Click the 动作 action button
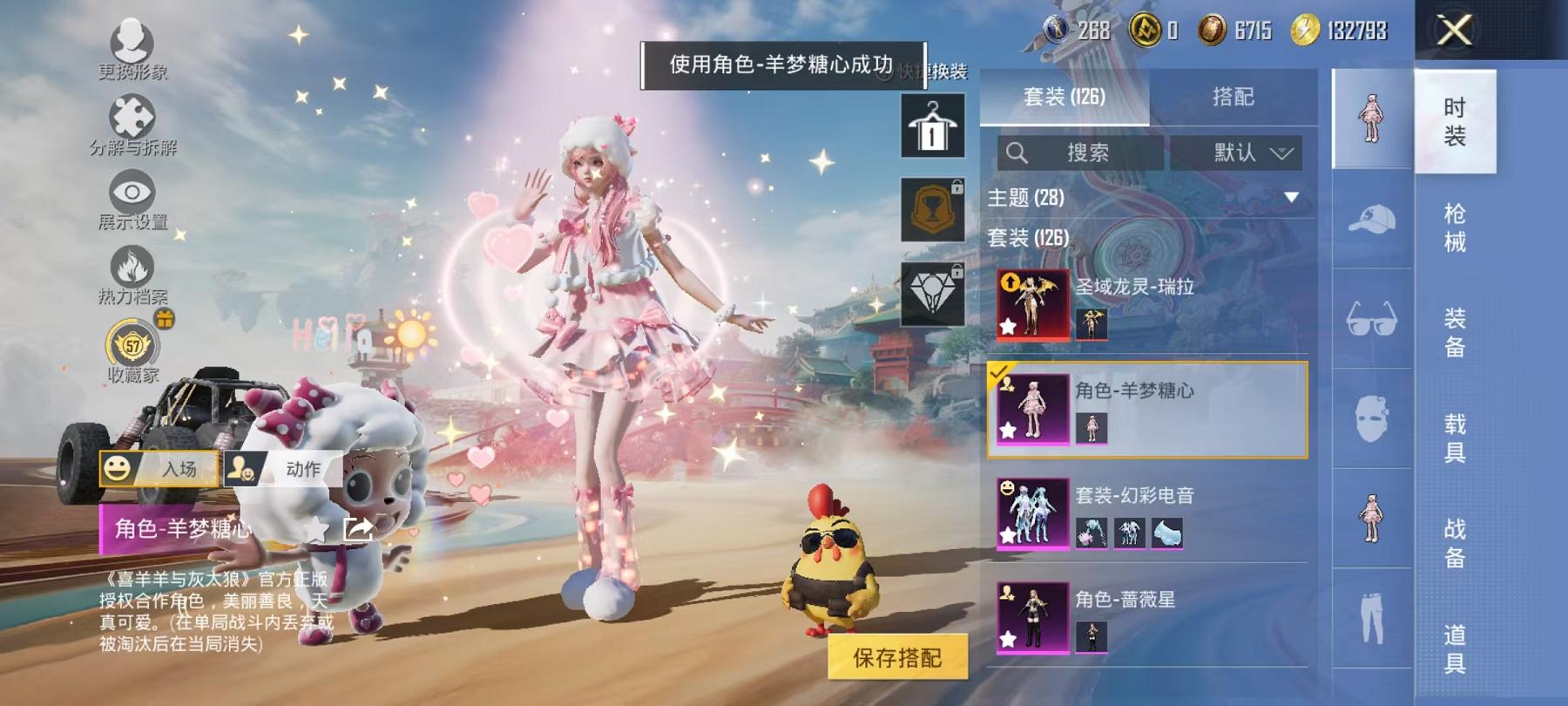1568x706 pixels. coord(287,469)
